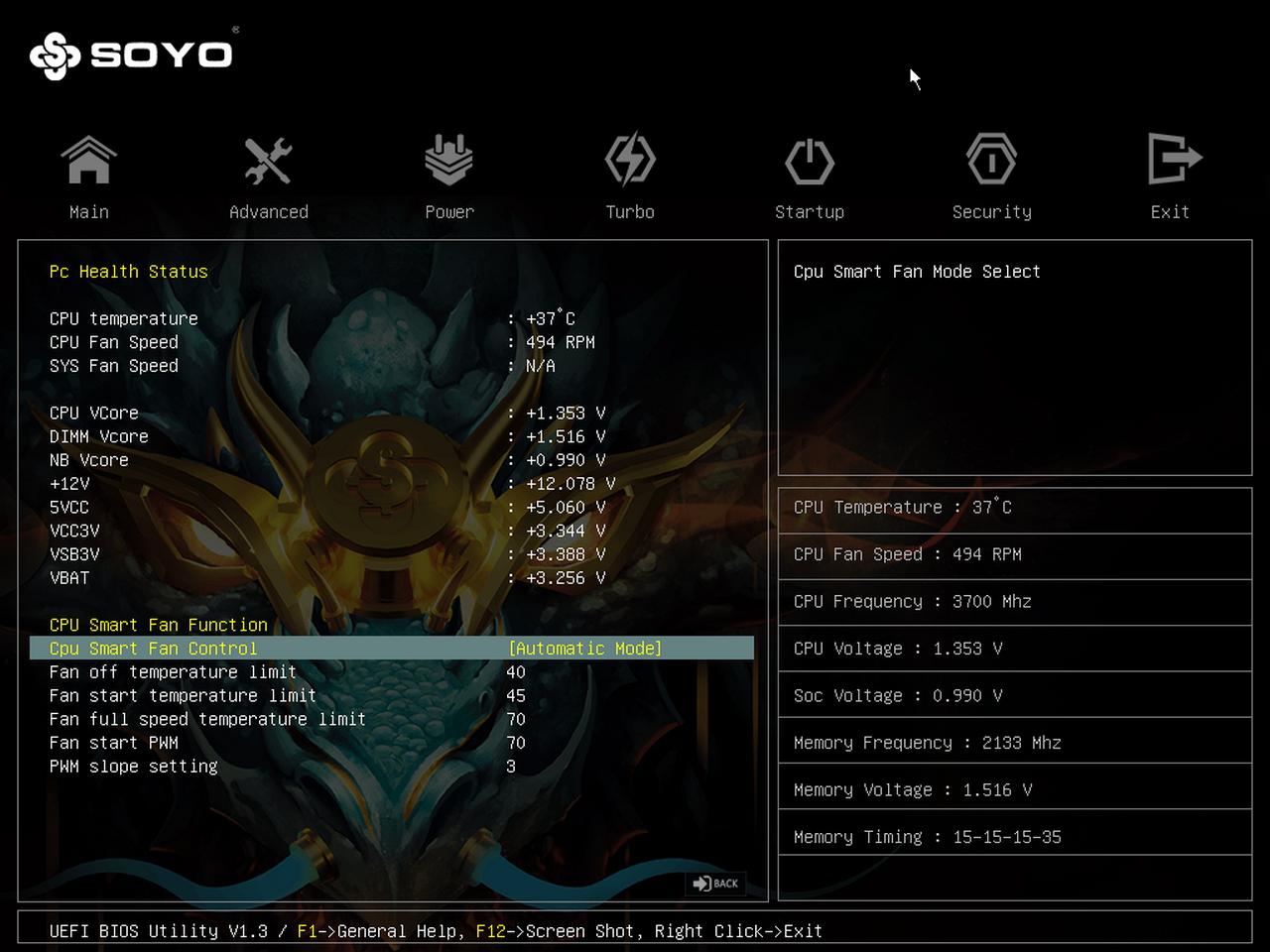This screenshot has width=1270, height=952.
Task: Click the Exit door icon
Action: 1171,159
